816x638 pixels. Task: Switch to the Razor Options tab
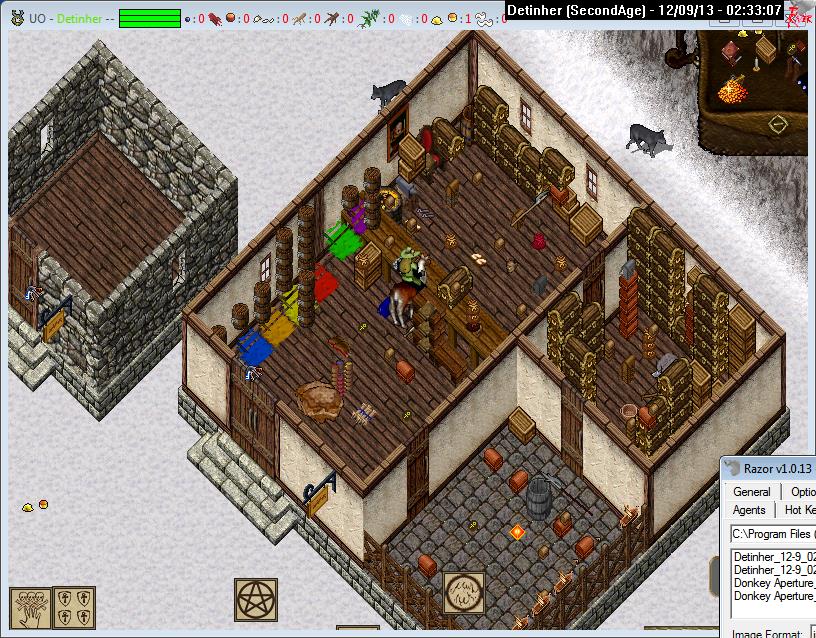(802, 491)
